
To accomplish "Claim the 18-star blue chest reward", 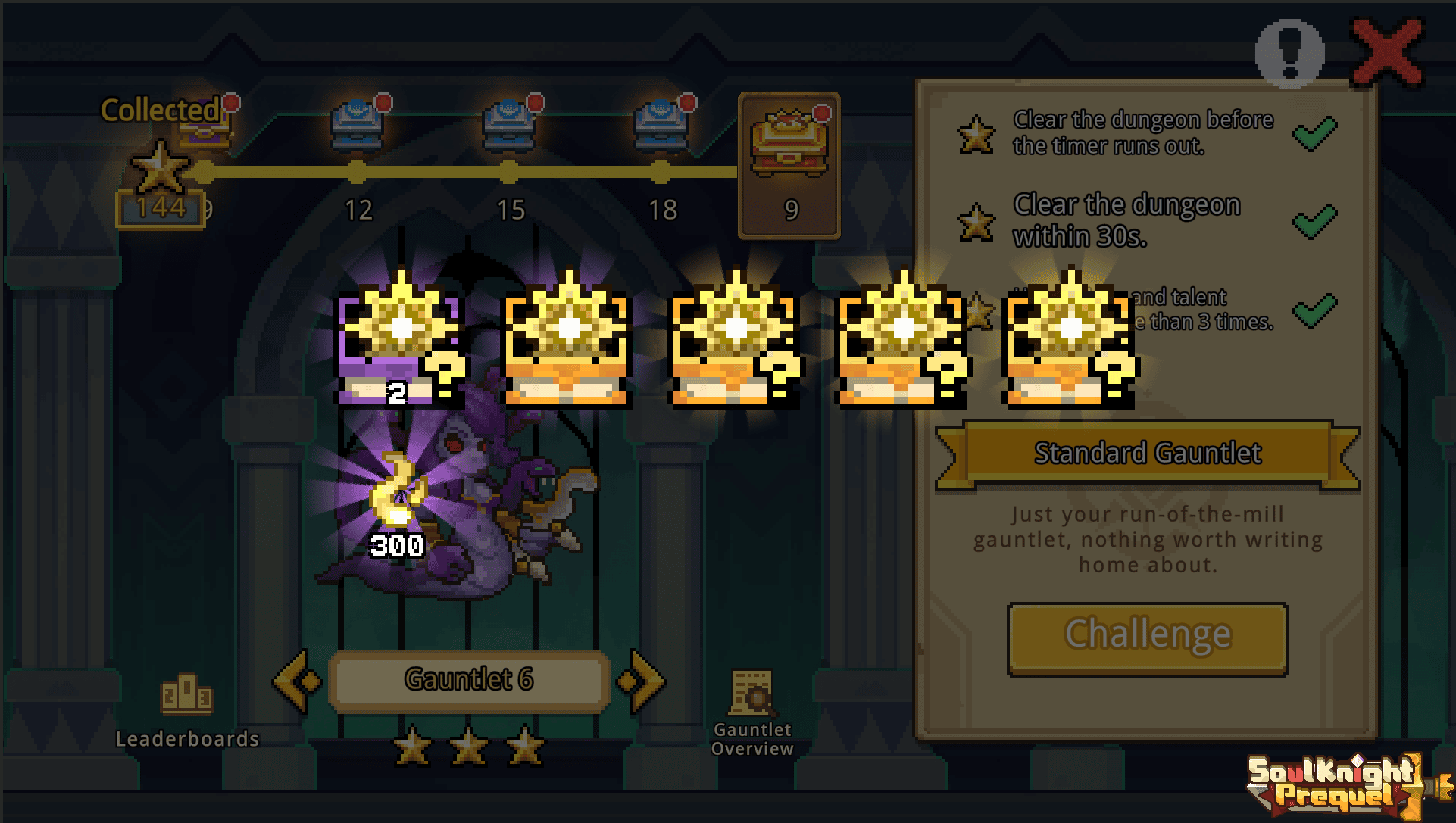I will click(x=661, y=126).
